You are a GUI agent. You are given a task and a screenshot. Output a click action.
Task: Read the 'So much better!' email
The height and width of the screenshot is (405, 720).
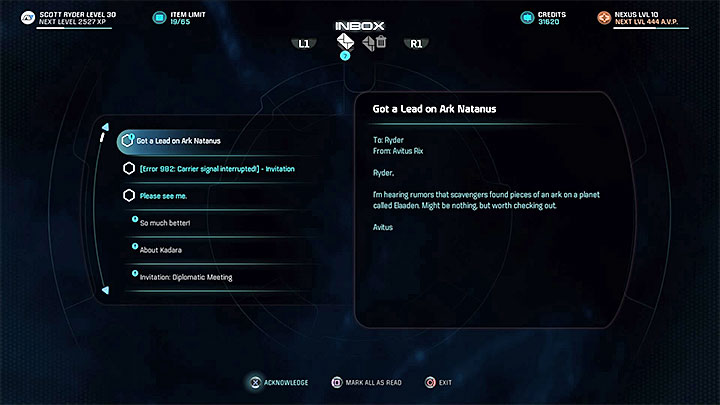165,222
